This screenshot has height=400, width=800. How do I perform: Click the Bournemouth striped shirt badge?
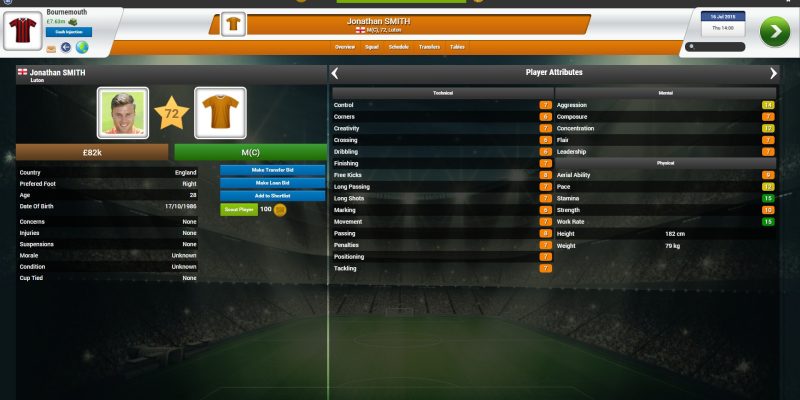click(x=24, y=32)
